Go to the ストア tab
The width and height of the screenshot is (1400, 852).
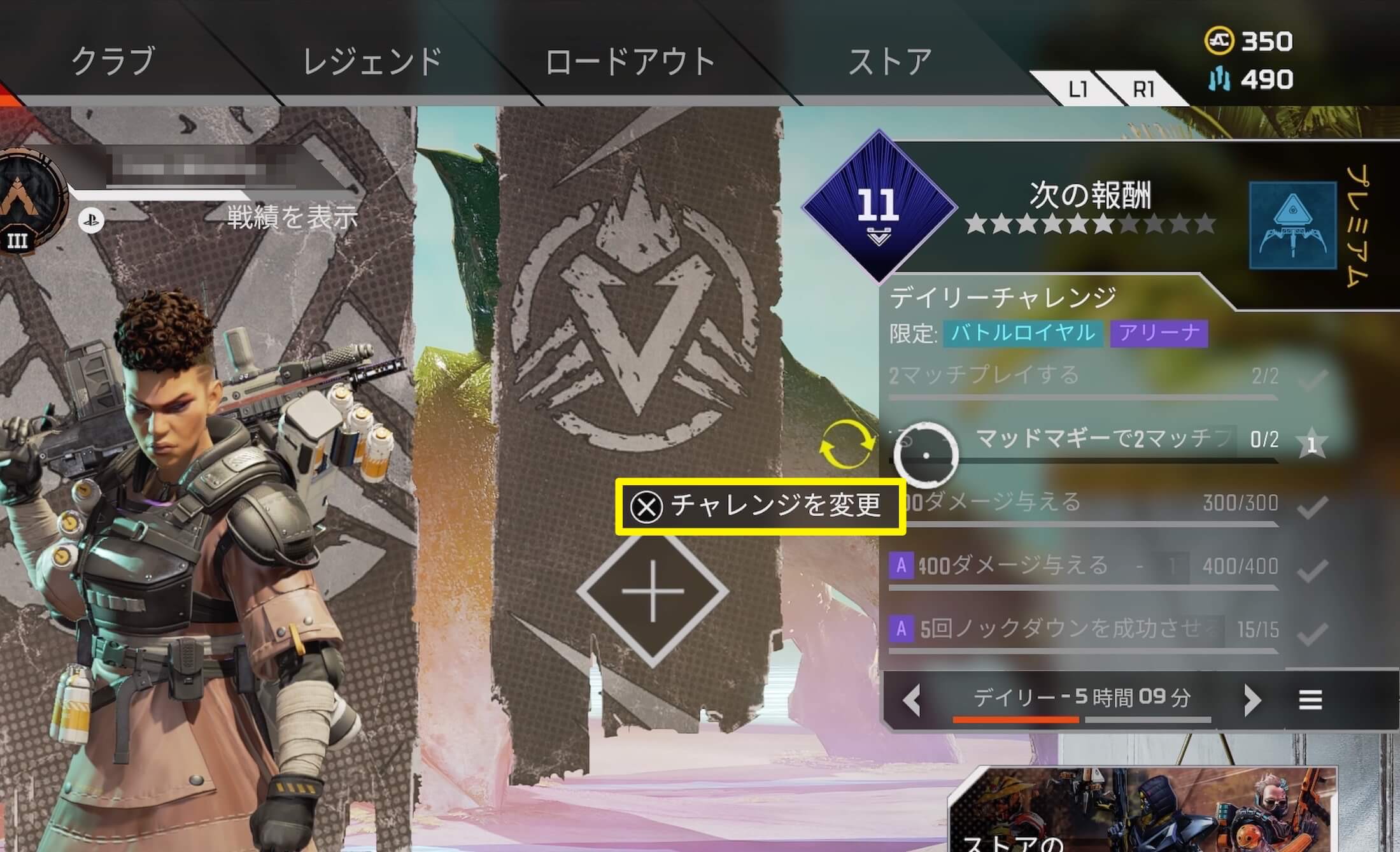(x=890, y=61)
